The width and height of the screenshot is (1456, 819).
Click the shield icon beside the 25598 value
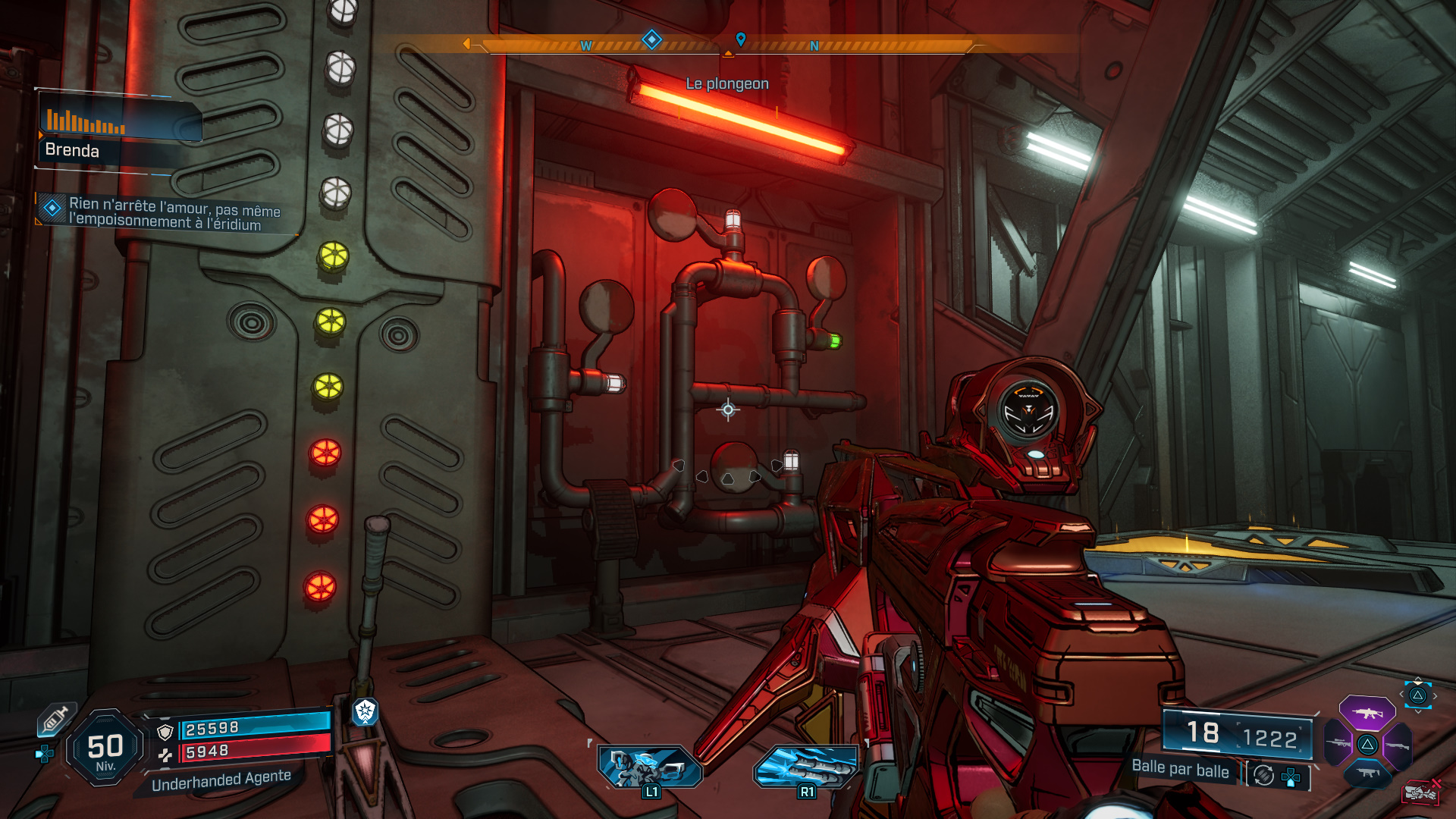point(165,731)
